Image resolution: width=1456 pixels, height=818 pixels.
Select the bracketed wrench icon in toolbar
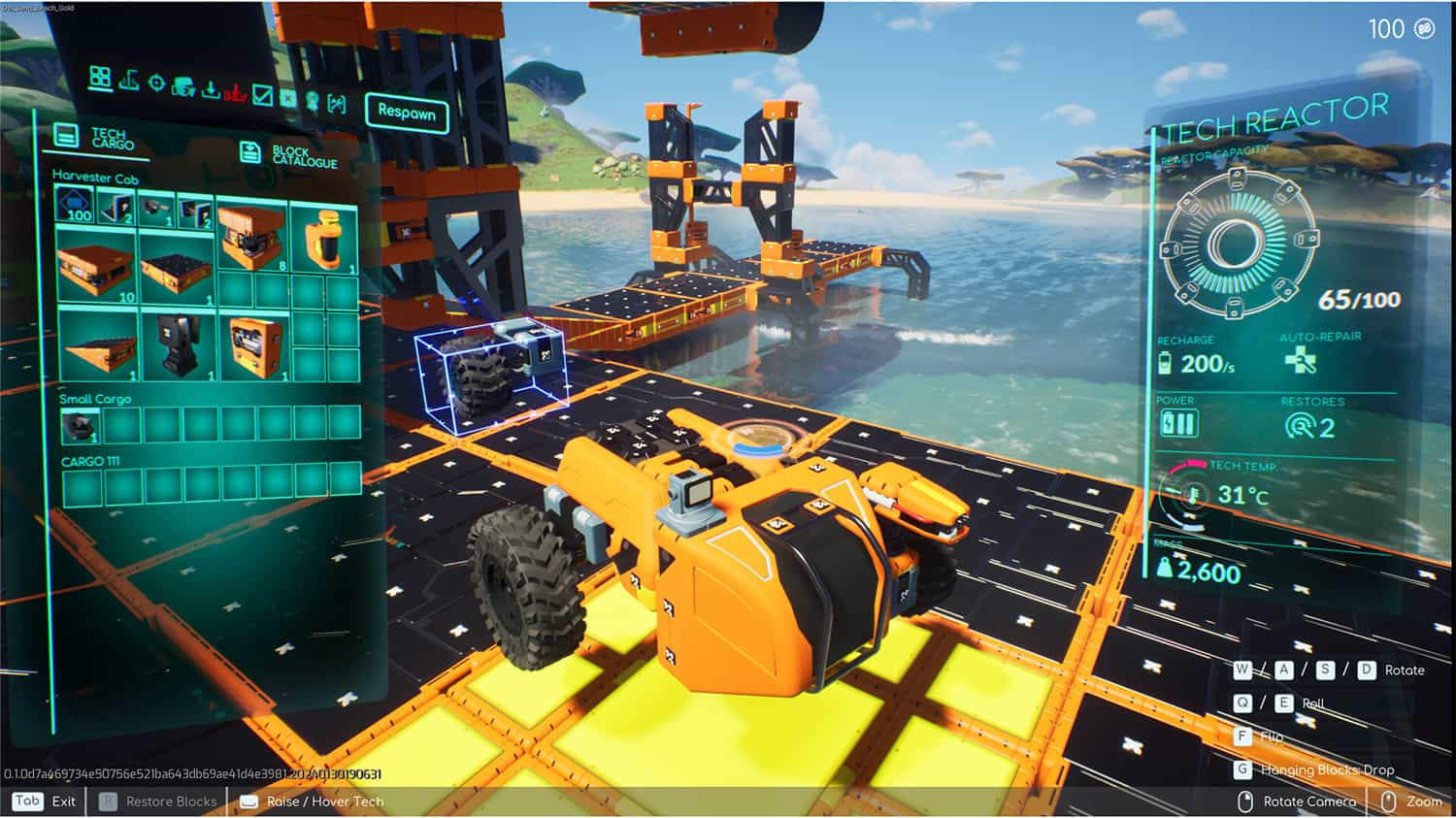(x=339, y=100)
